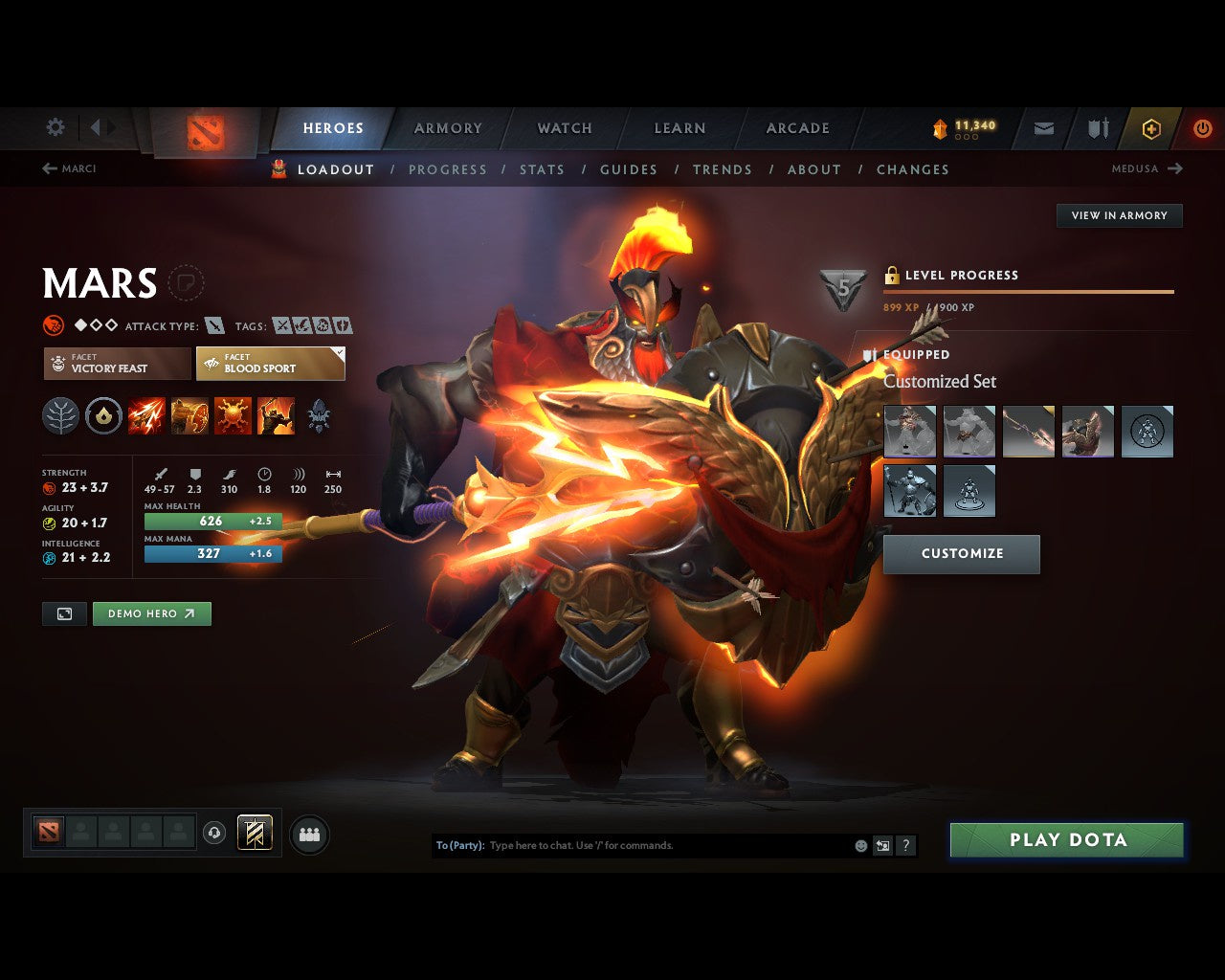Click the DEMO HERO button
Viewport: 1225px width, 980px height.
point(151,613)
